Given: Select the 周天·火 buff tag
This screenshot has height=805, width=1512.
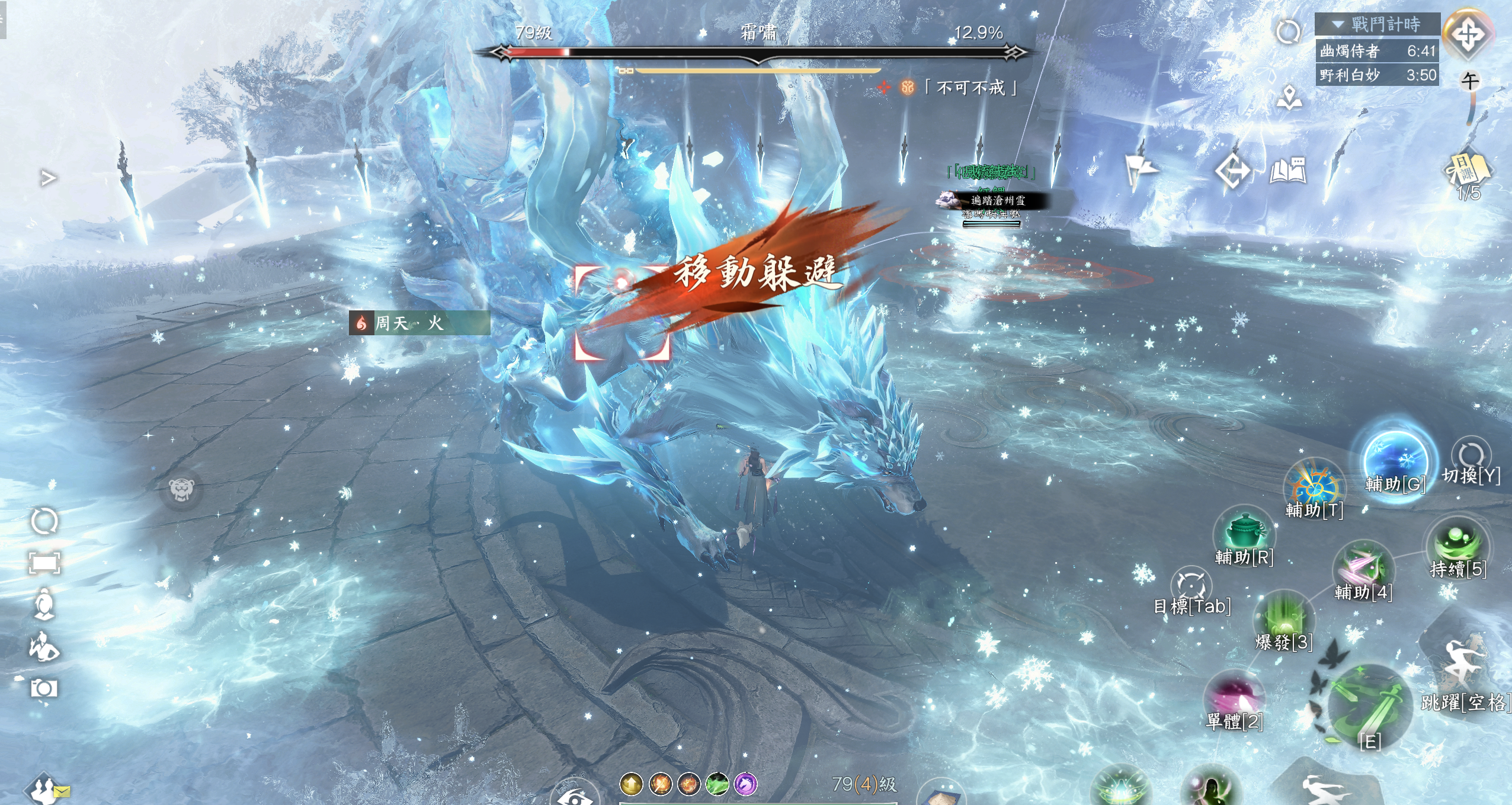Looking at the screenshot, I should (x=419, y=323).
